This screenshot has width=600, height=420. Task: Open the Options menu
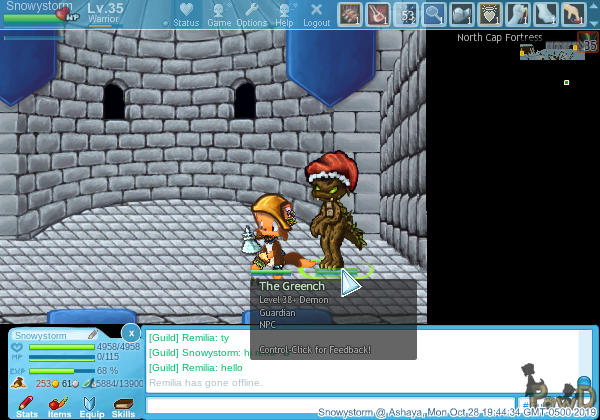(251, 14)
